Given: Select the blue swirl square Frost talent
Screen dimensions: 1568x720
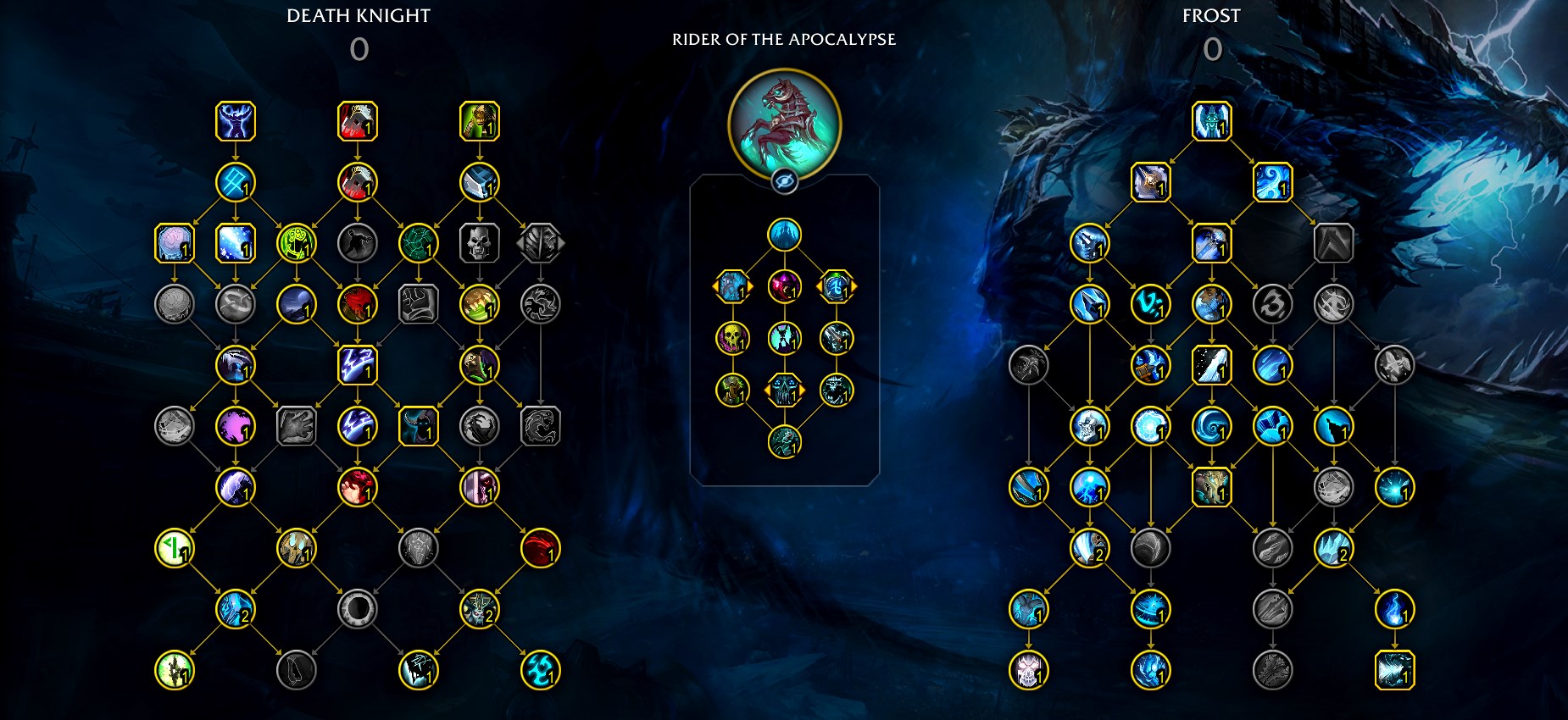Looking at the screenshot, I should (1273, 182).
